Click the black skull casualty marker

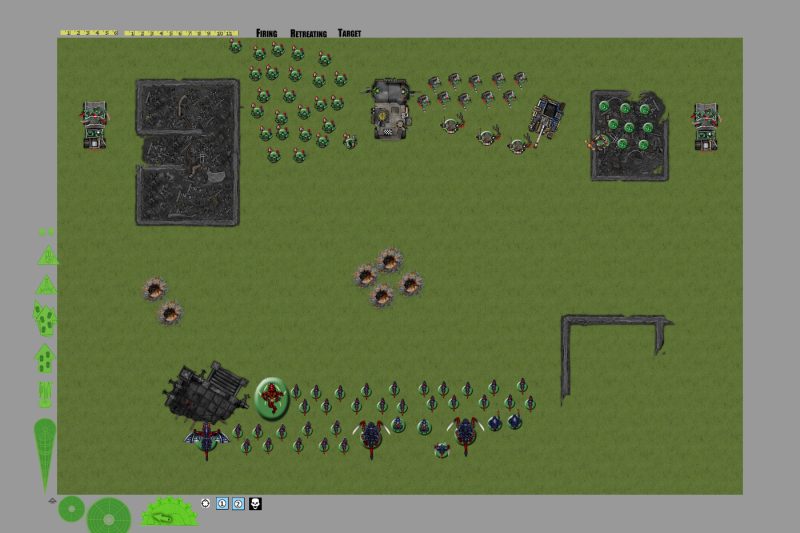[x=255, y=503]
